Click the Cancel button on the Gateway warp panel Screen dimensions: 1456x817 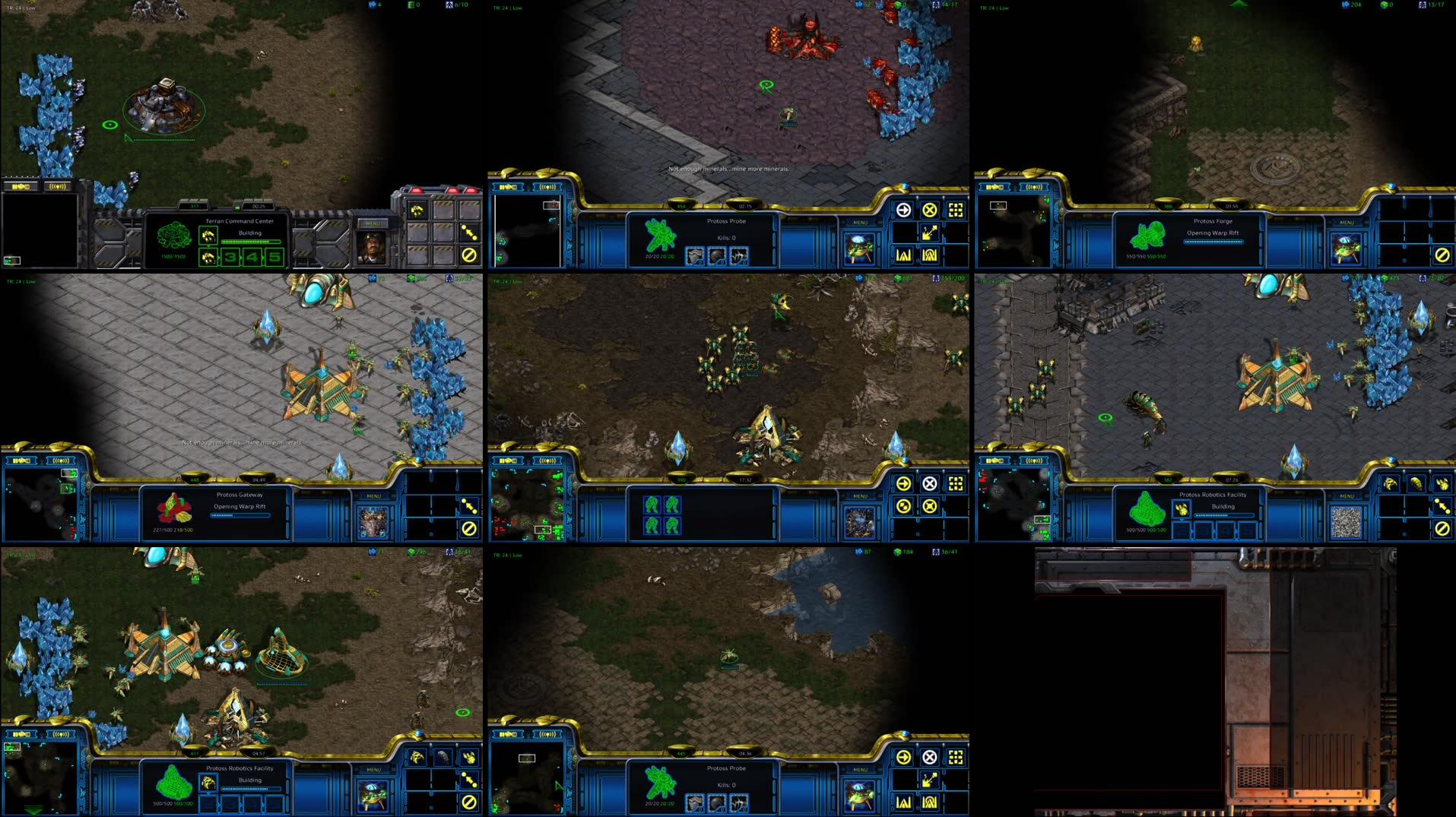click(469, 530)
